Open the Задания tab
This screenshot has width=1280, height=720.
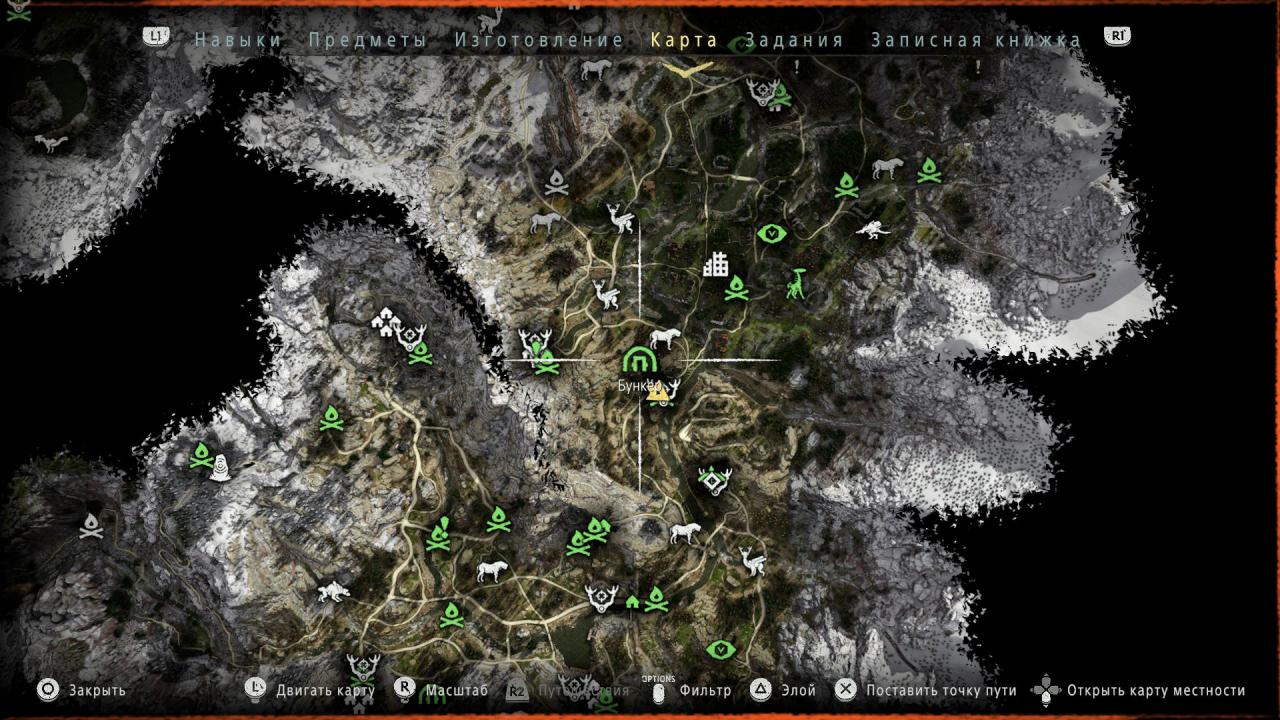click(x=794, y=40)
